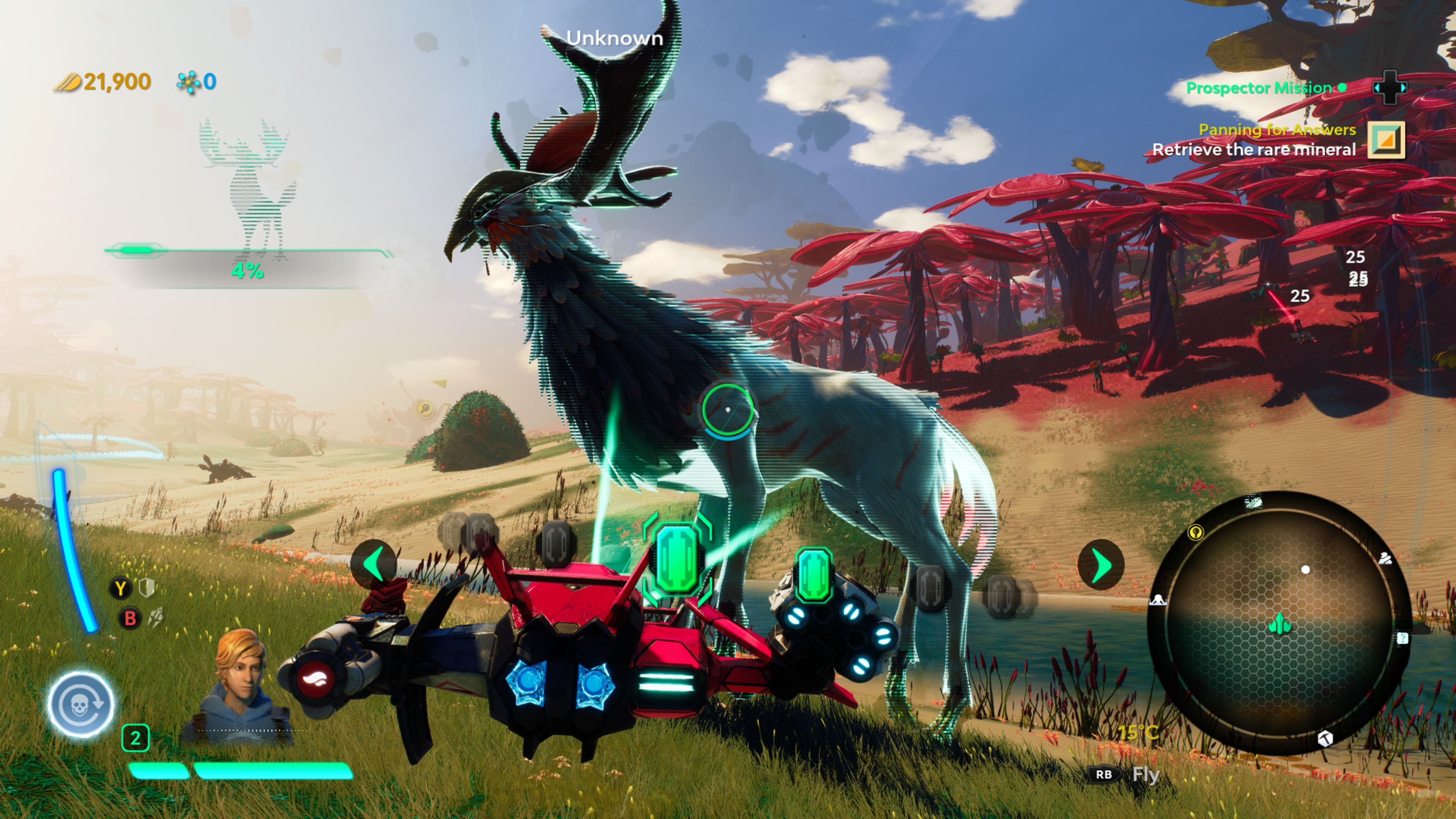Select the Prospector Mission label
The height and width of the screenshot is (819, 1456).
(x=1259, y=88)
